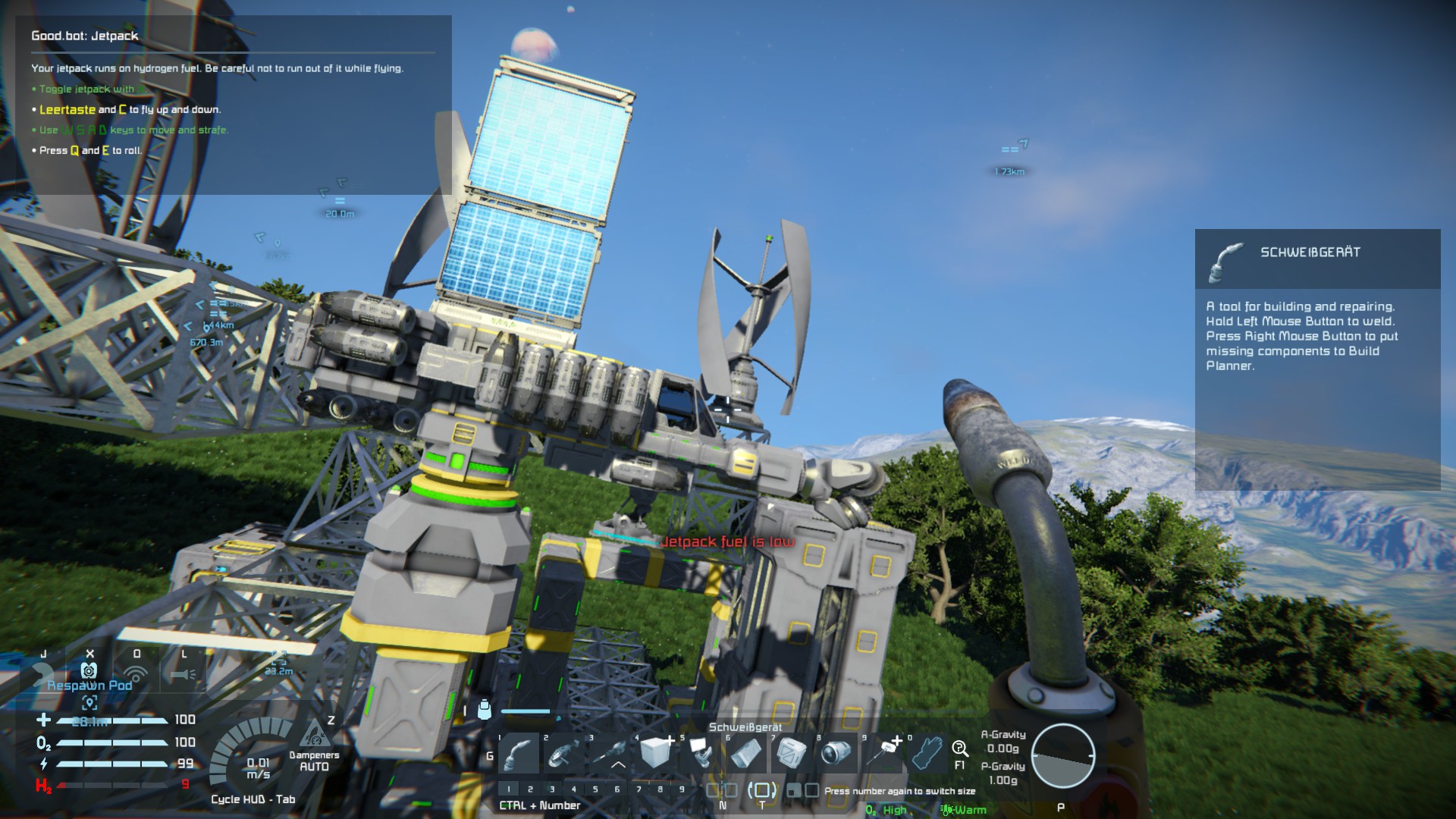Switch to toolbar page 7

pyautogui.click(x=639, y=789)
